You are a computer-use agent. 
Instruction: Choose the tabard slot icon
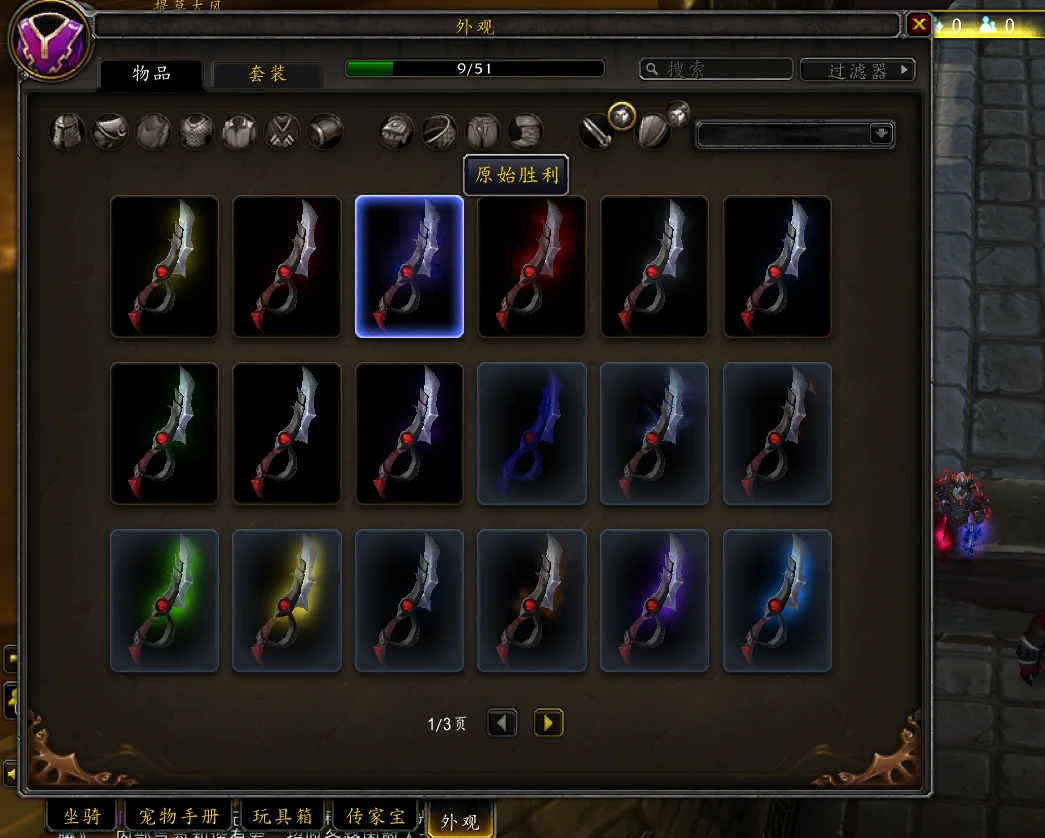282,131
